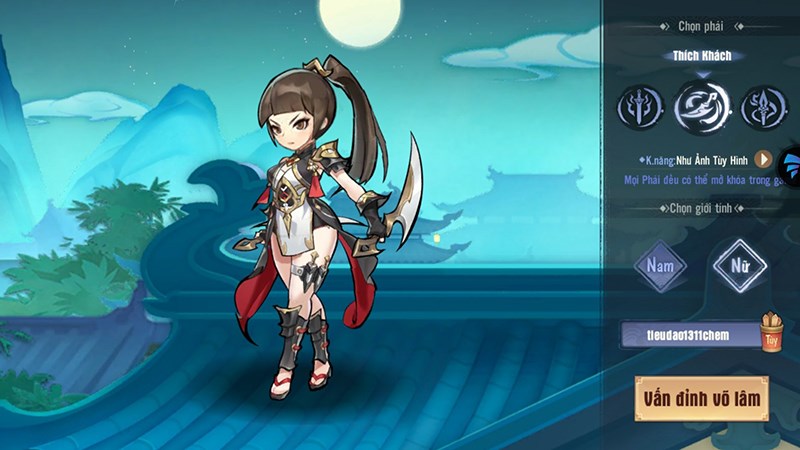Screen dimensions: 800x450
Task: Open the blue wifi overlay icon
Action: point(792,166)
